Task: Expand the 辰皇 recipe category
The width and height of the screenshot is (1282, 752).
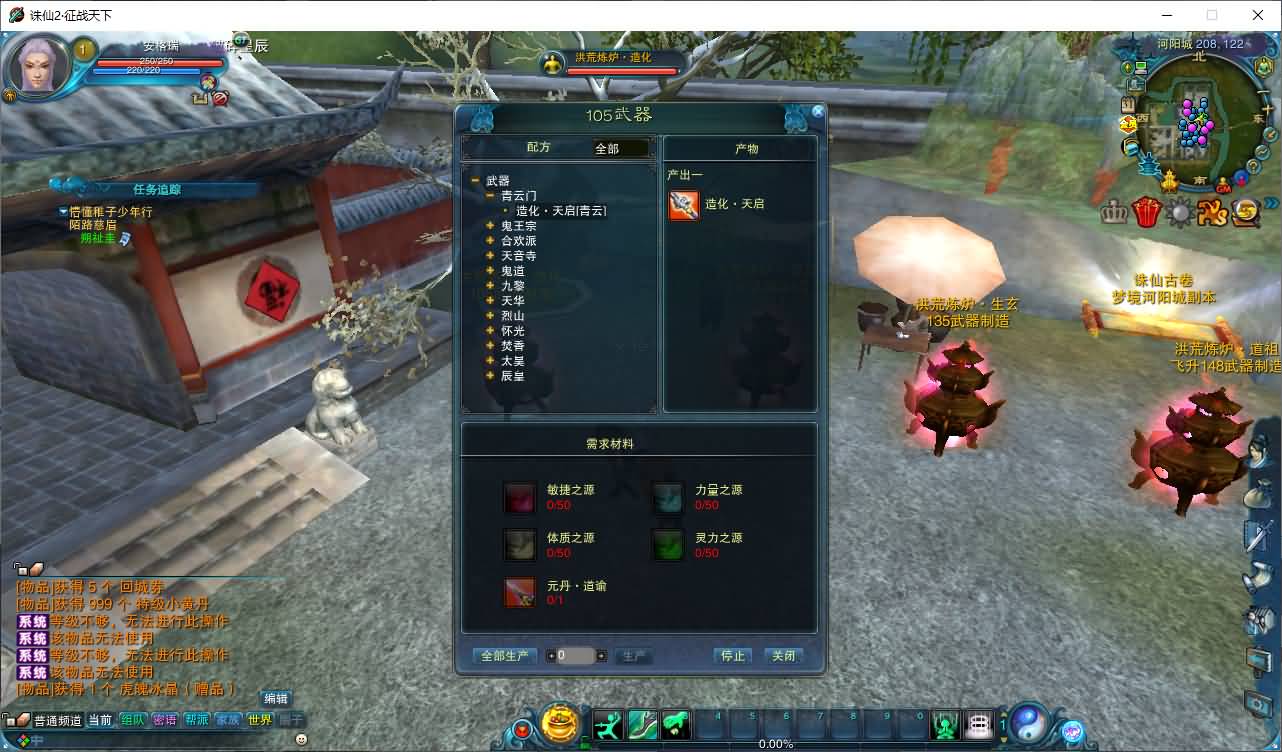Action: click(490, 376)
